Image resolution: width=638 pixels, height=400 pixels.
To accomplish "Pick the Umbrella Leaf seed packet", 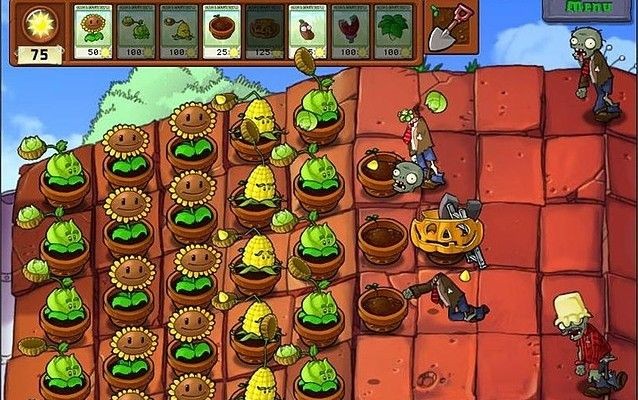I will (x=394, y=32).
